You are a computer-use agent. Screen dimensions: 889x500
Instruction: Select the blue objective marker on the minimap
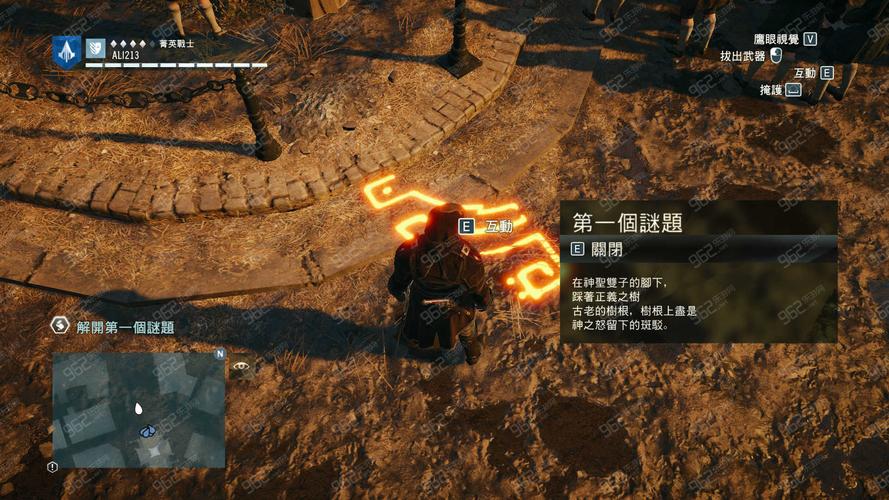pyautogui.click(x=148, y=431)
